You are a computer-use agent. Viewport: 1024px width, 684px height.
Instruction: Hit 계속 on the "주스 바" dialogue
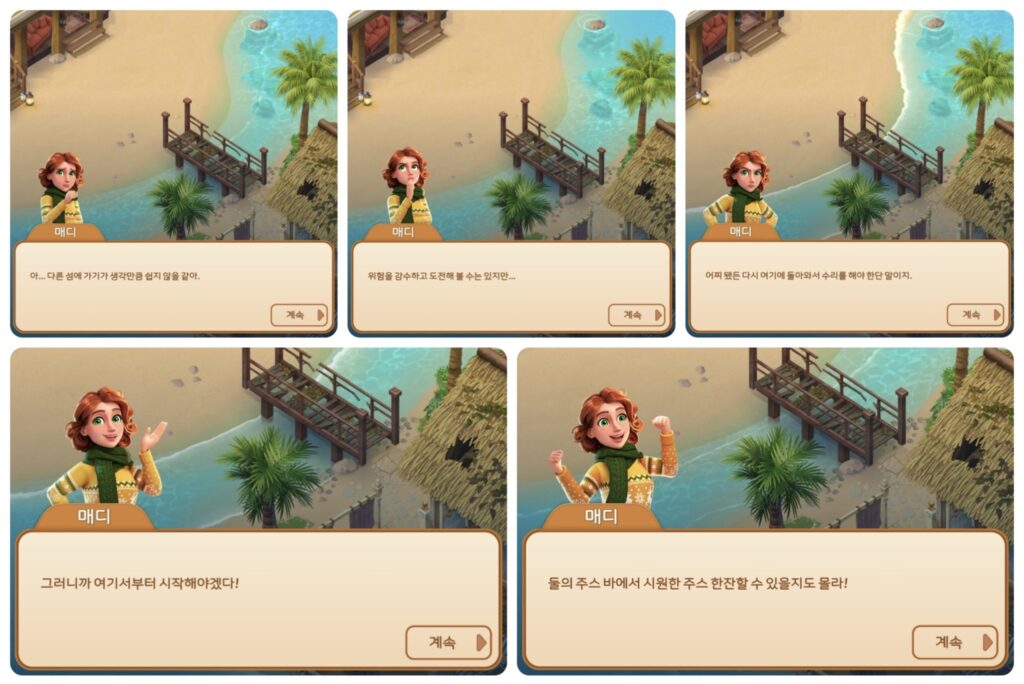(954, 642)
